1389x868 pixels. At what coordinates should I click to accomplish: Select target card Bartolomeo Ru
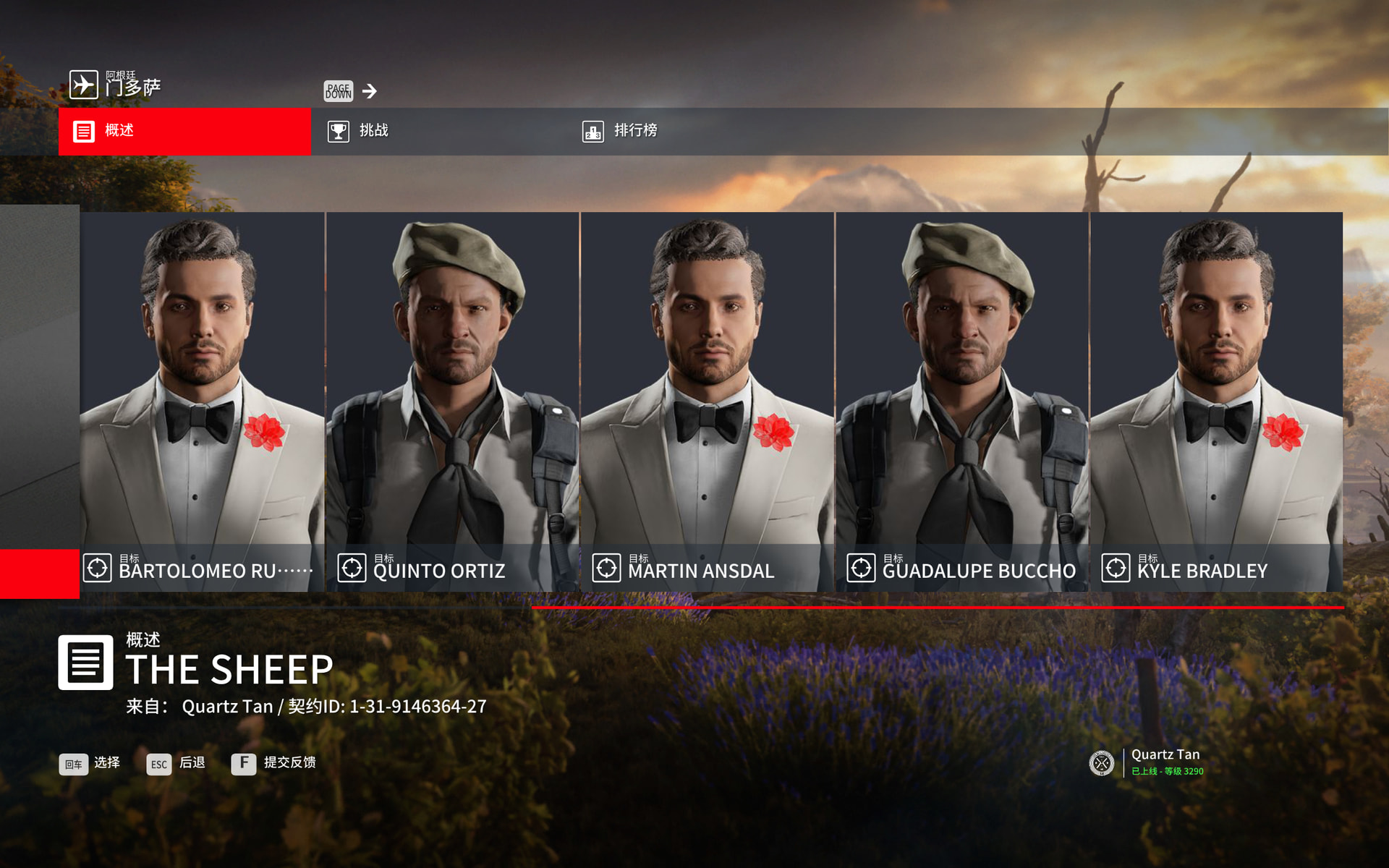pyautogui.click(x=202, y=401)
